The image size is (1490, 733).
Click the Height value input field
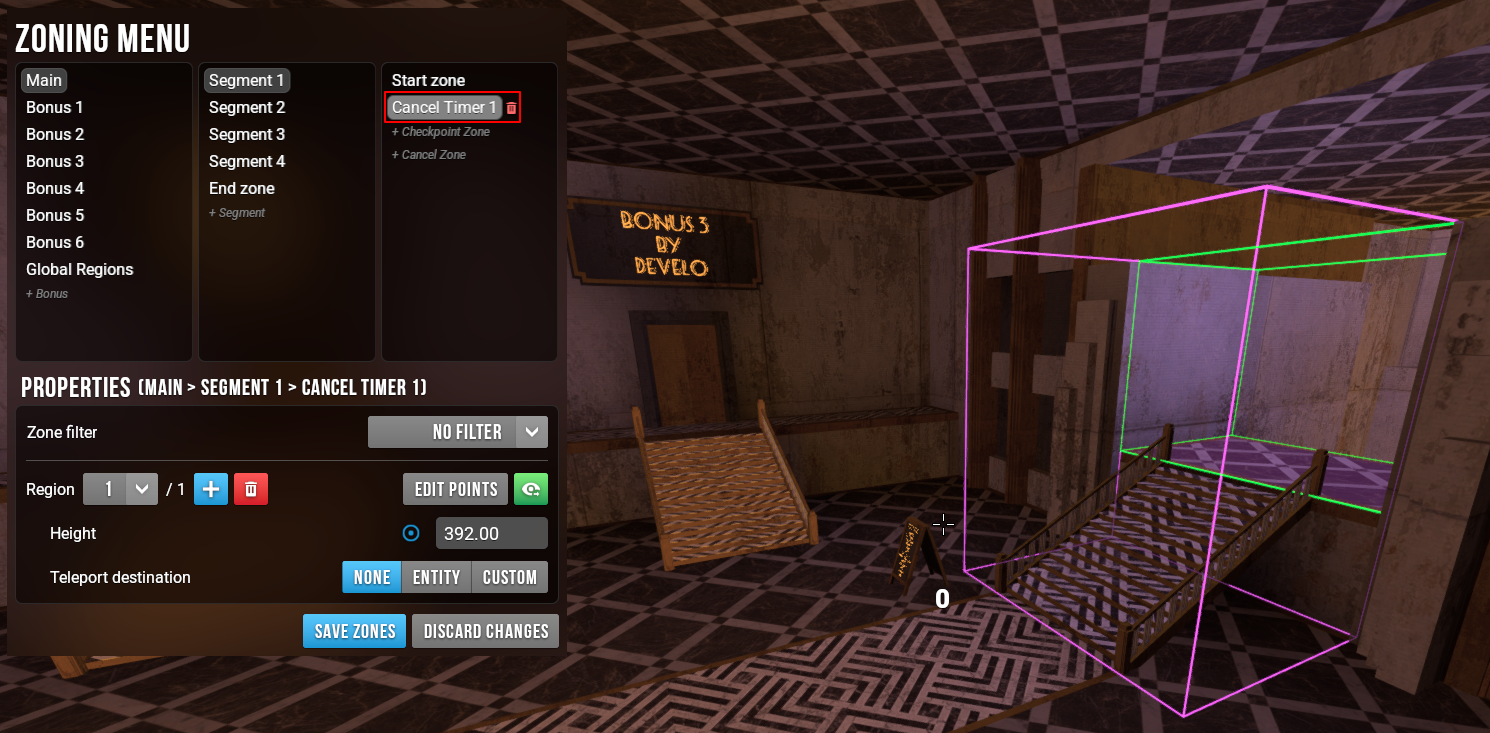pyautogui.click(x=491, y=533)
